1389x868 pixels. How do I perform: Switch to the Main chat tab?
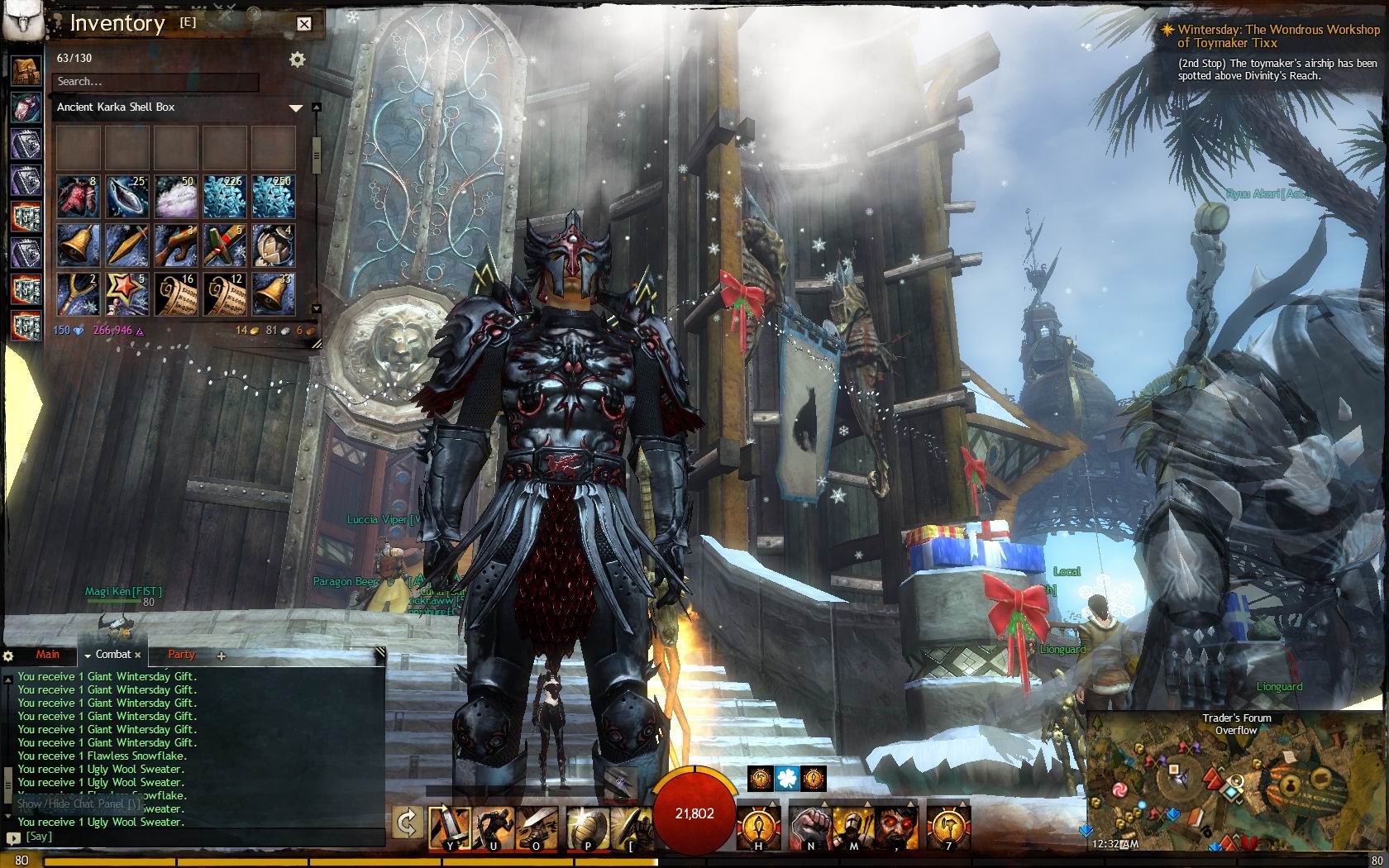point(47,655)
